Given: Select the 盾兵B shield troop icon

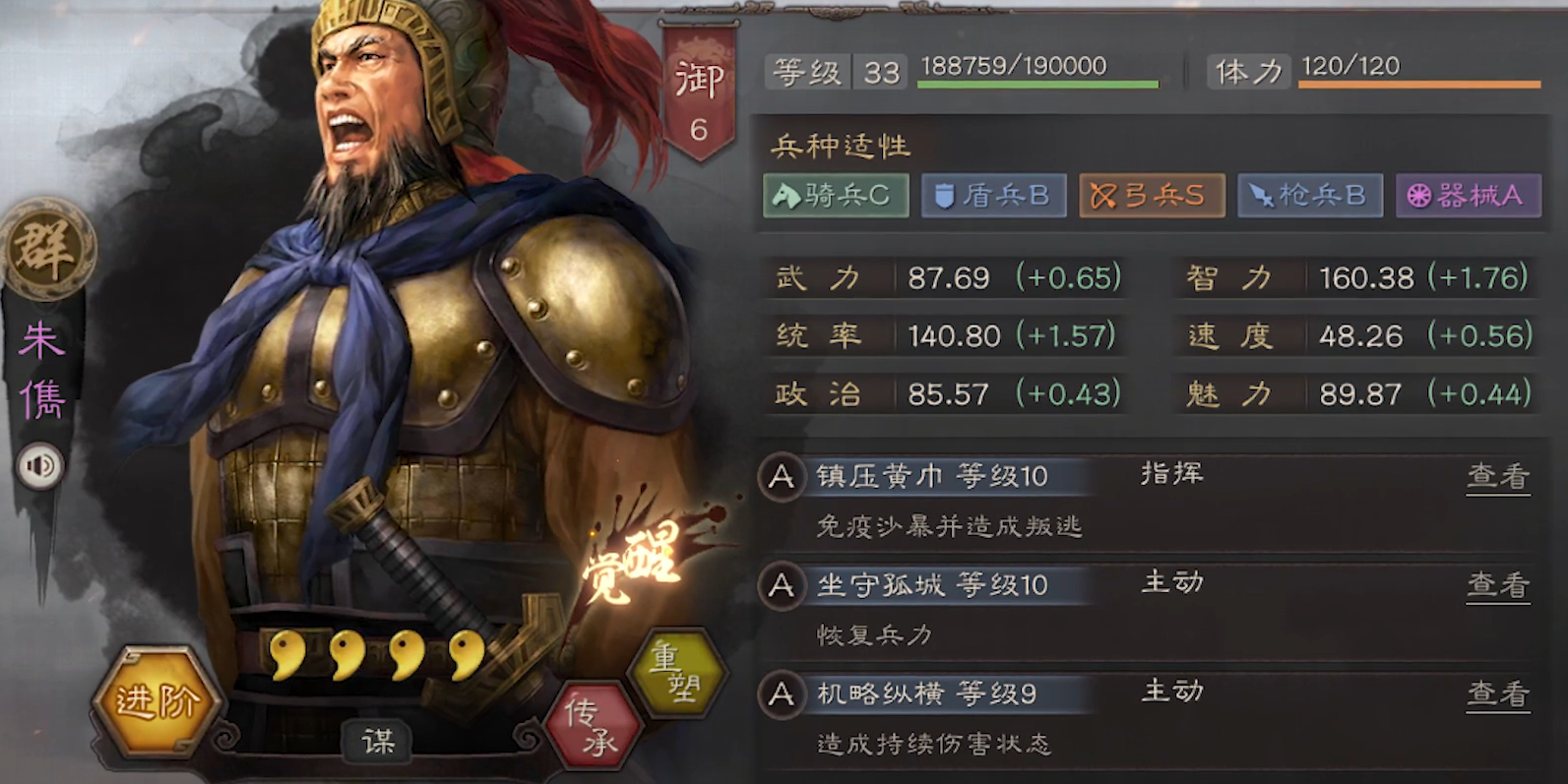Looking at the screenshot, I should click(x=993, y=195).
